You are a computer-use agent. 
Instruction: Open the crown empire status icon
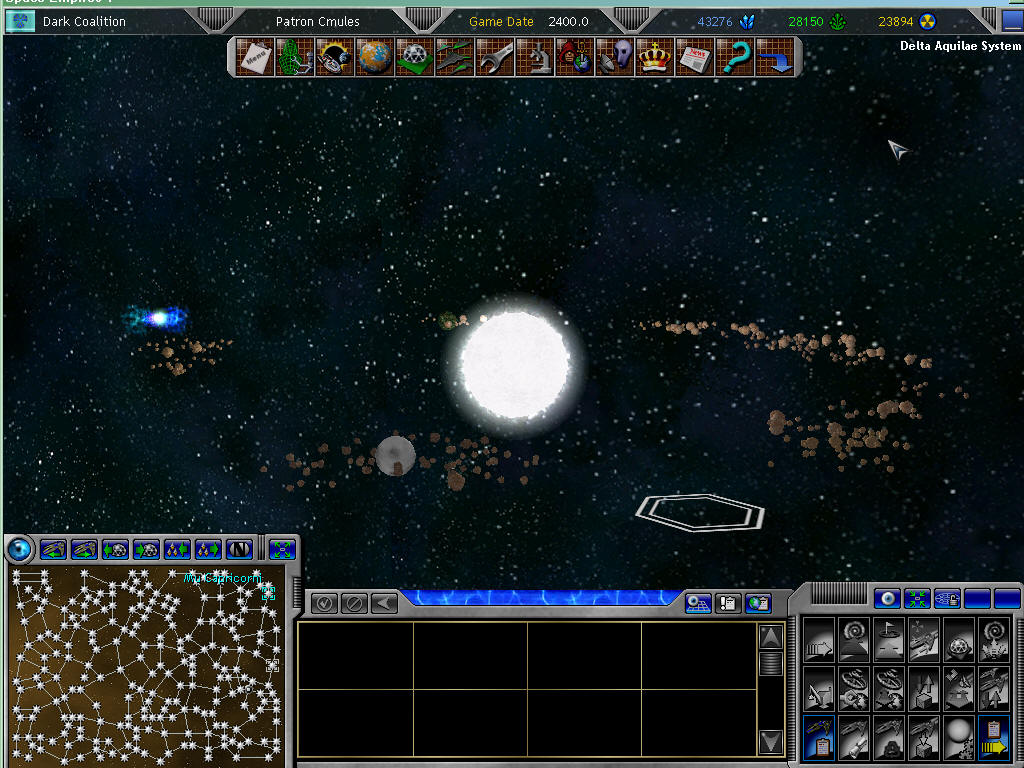pyautogui.click(x=654, y=57)
